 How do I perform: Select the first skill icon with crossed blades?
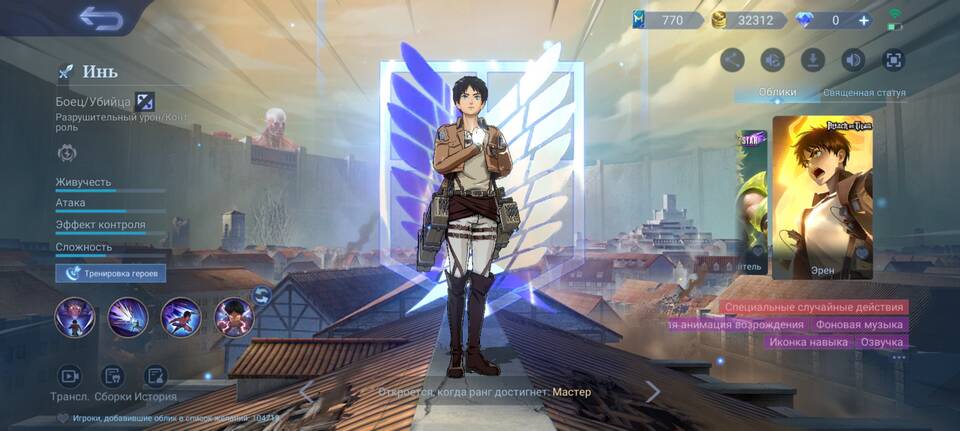(75, 318)
